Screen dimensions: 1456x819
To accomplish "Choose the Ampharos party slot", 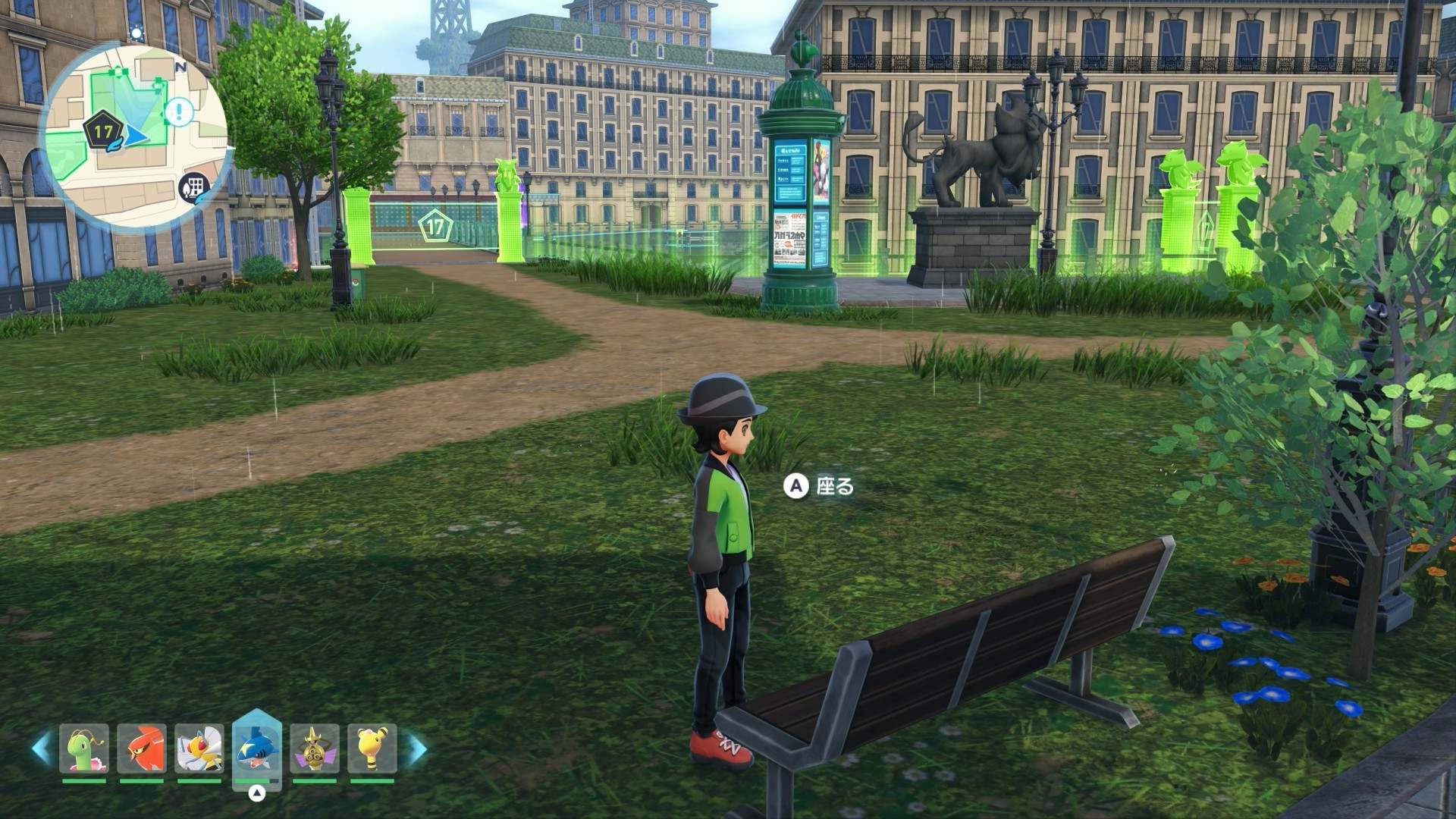I will 372,748.
